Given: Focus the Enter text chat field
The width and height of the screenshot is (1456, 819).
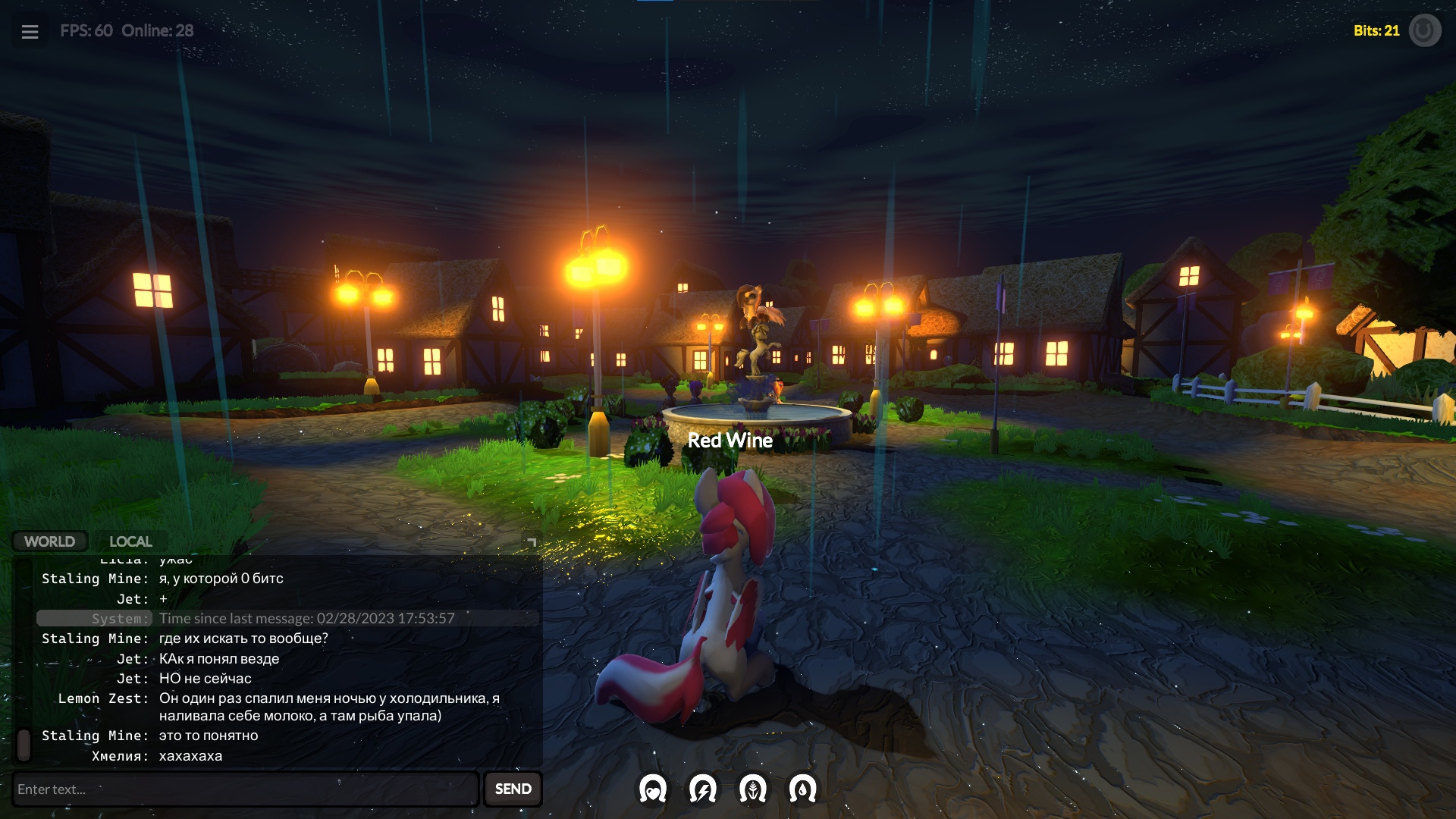Looking at the screenshot, I should click(x=246, y=789).
